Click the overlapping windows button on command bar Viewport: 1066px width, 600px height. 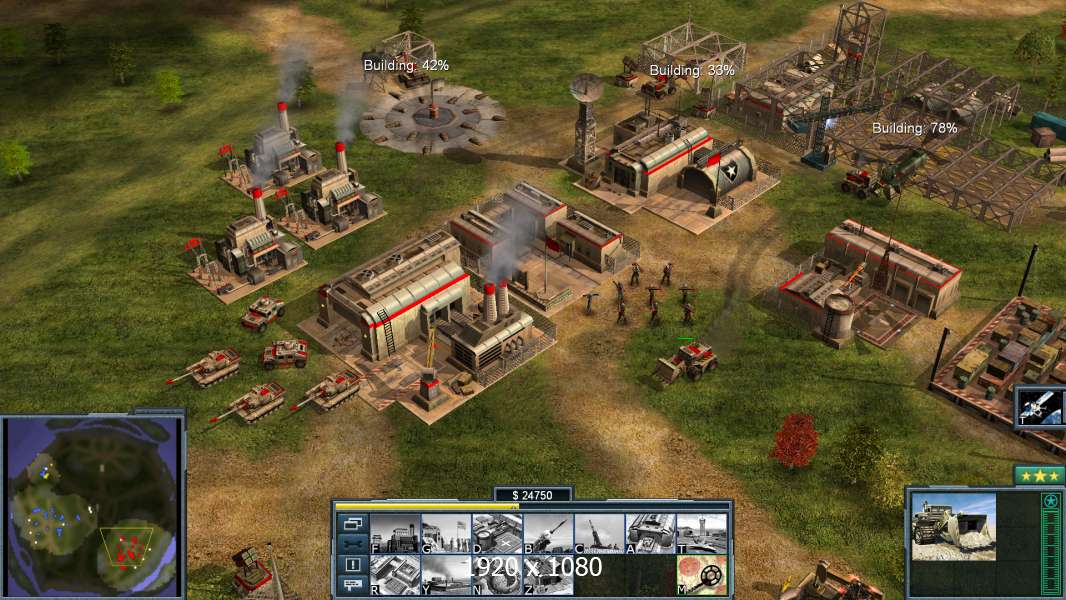(x=352, y=523)
